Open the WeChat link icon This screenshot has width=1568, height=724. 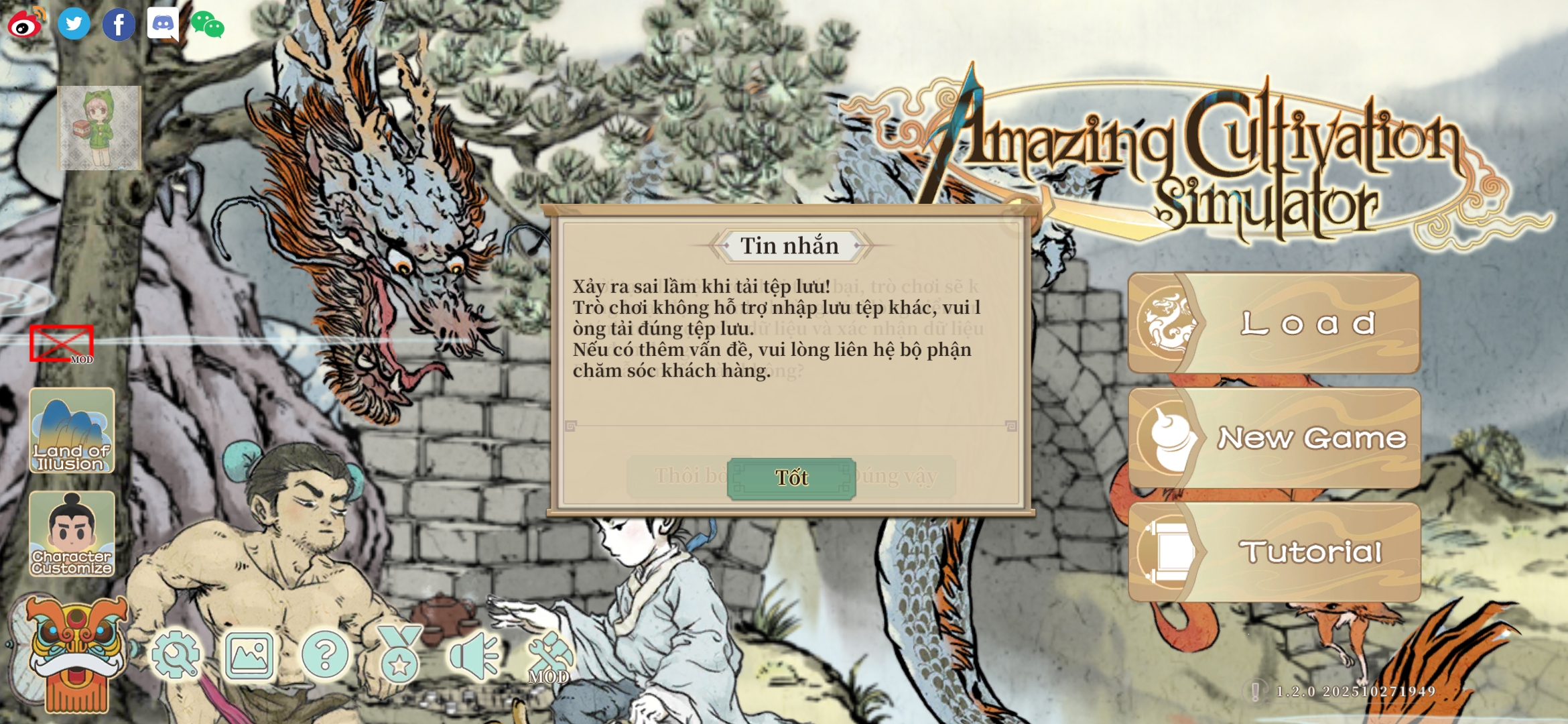tap(208, 25)
